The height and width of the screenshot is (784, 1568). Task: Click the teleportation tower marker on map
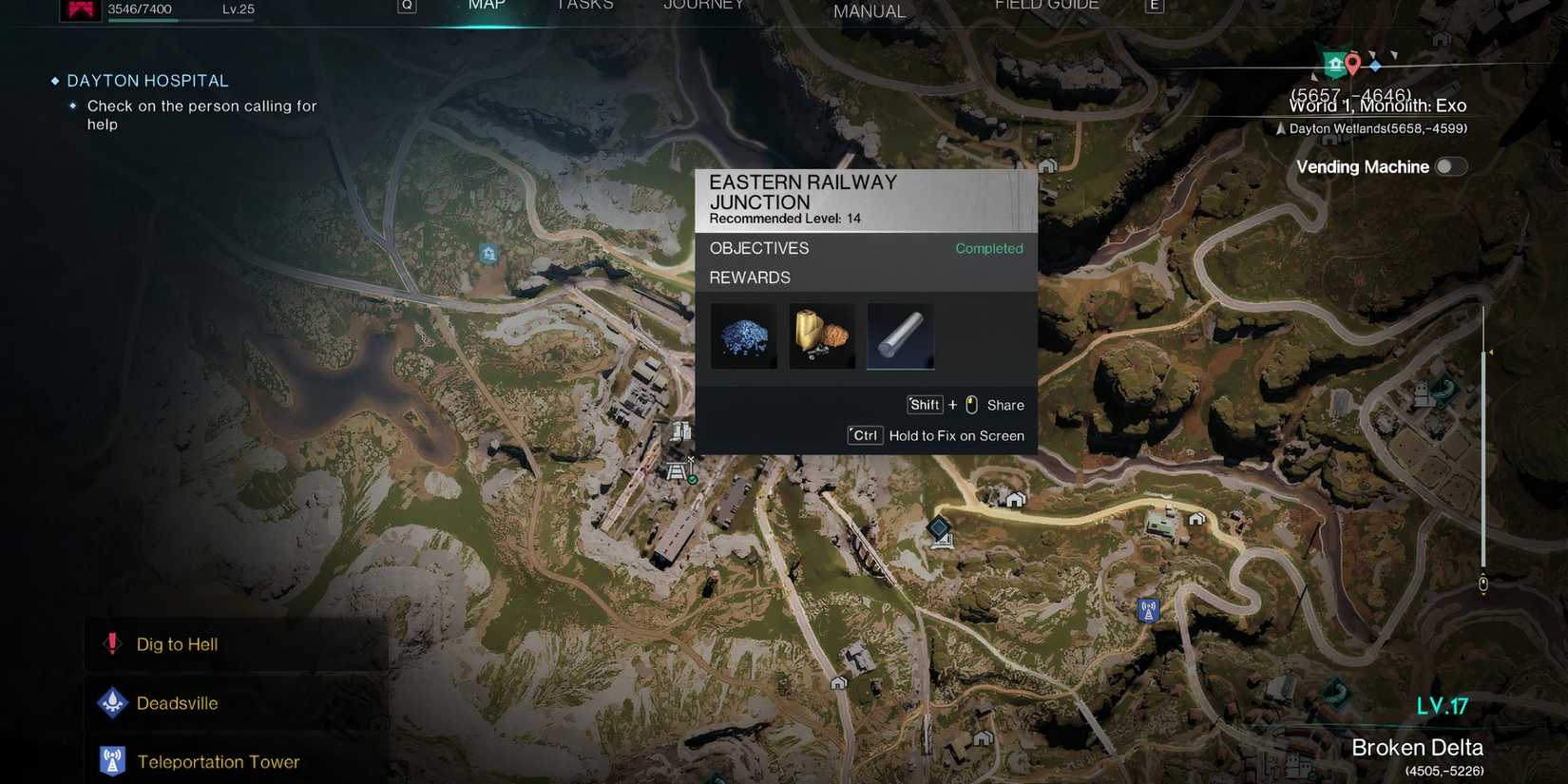[1148, 609]
